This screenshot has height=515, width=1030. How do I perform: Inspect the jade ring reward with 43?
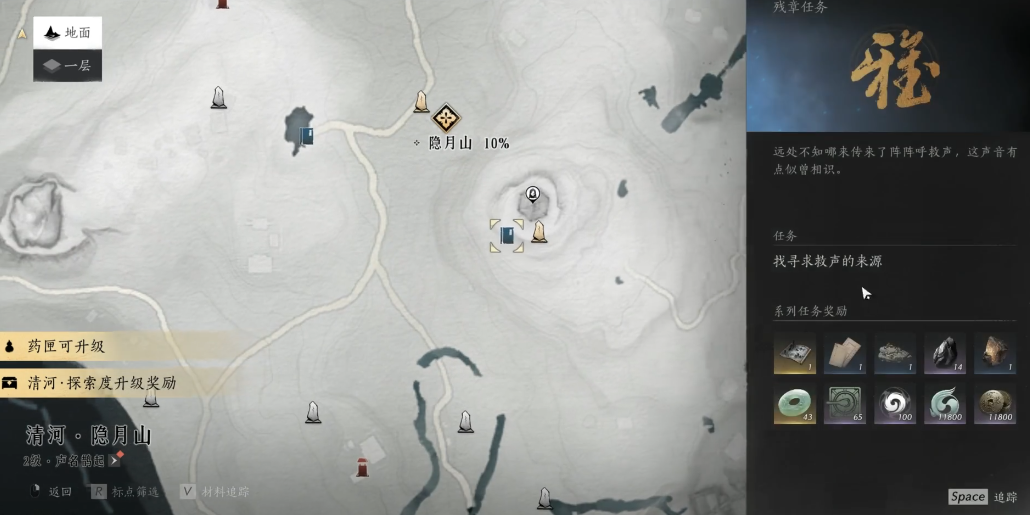click(795, 403)
